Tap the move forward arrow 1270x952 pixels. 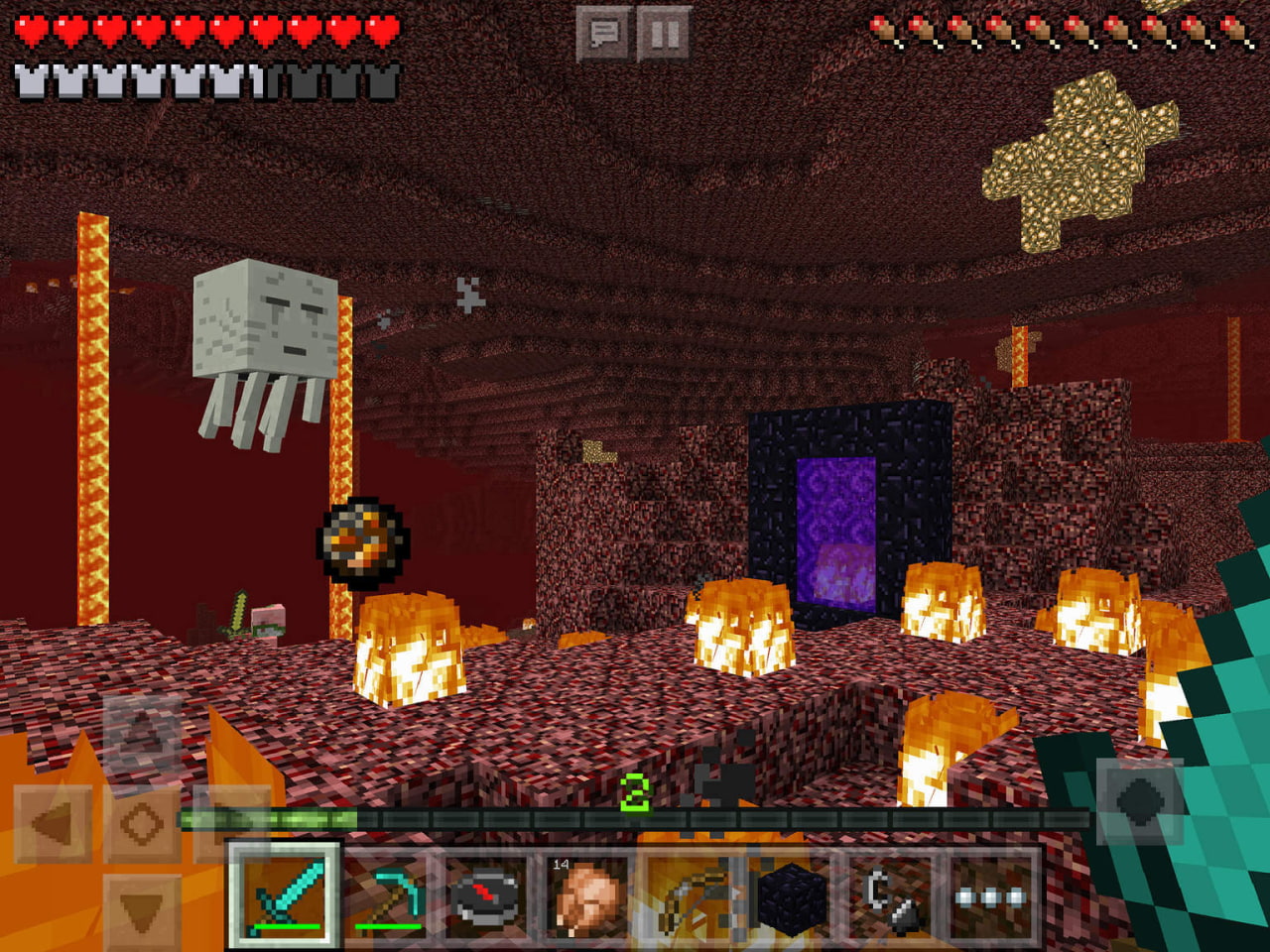coord(142,735)
